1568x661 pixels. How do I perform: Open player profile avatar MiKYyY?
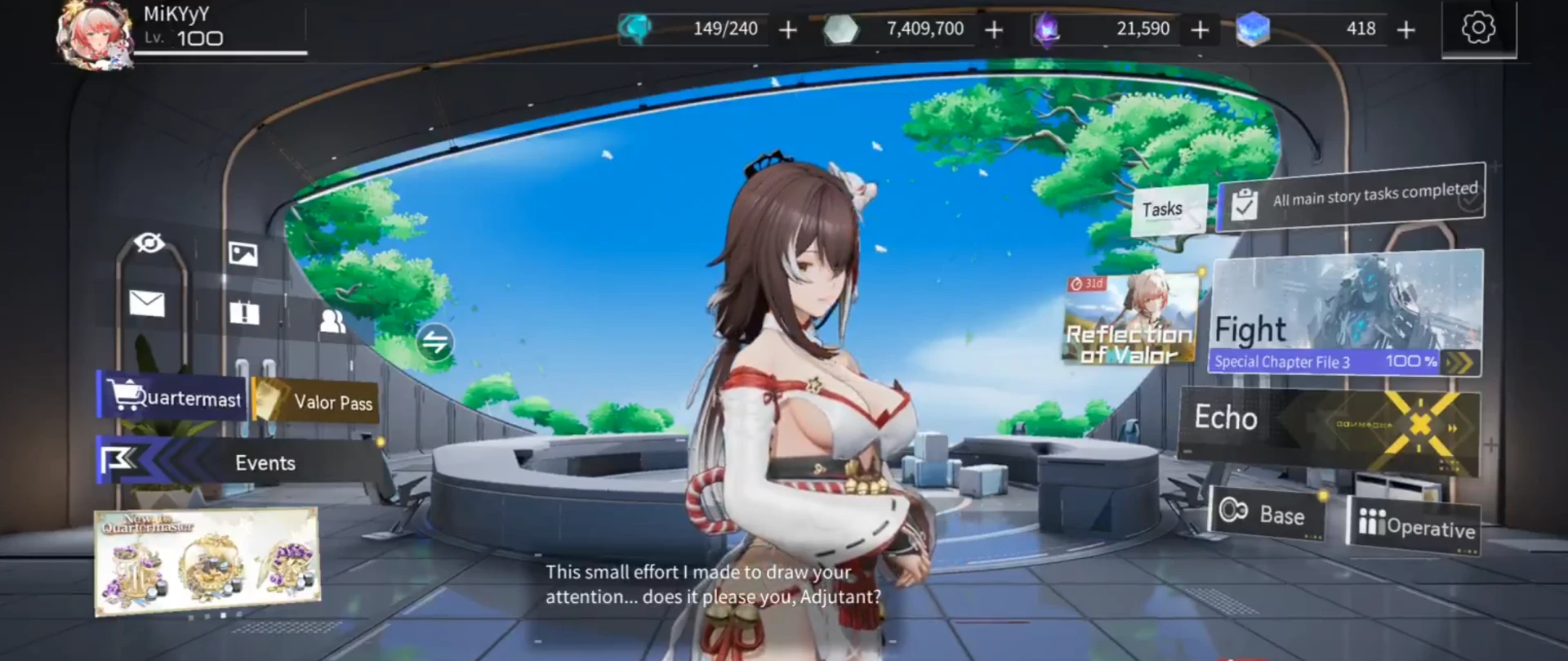pos(95,34)
